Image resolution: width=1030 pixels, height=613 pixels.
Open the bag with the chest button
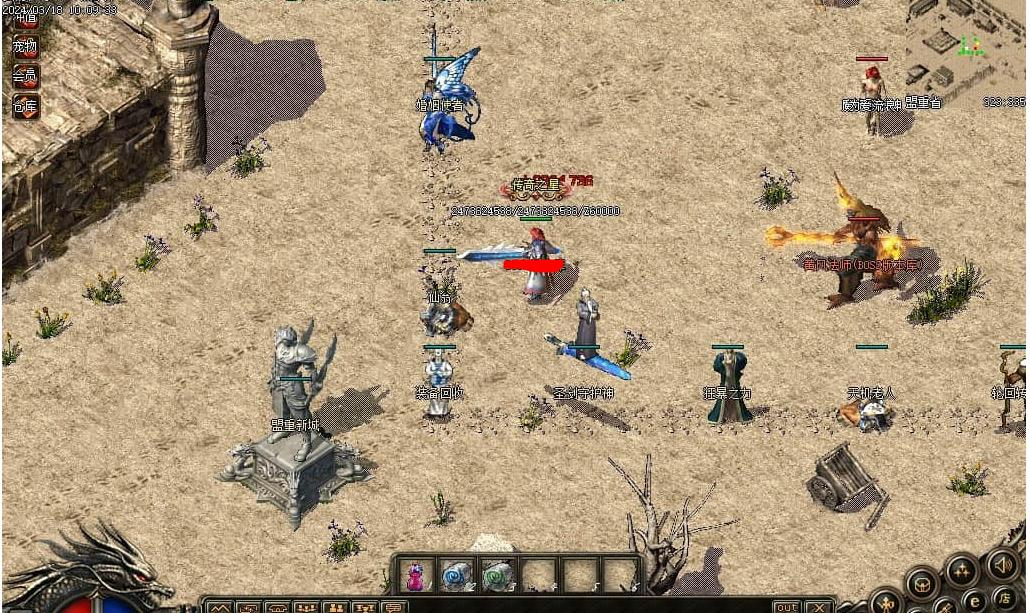[x=921, y=583]
